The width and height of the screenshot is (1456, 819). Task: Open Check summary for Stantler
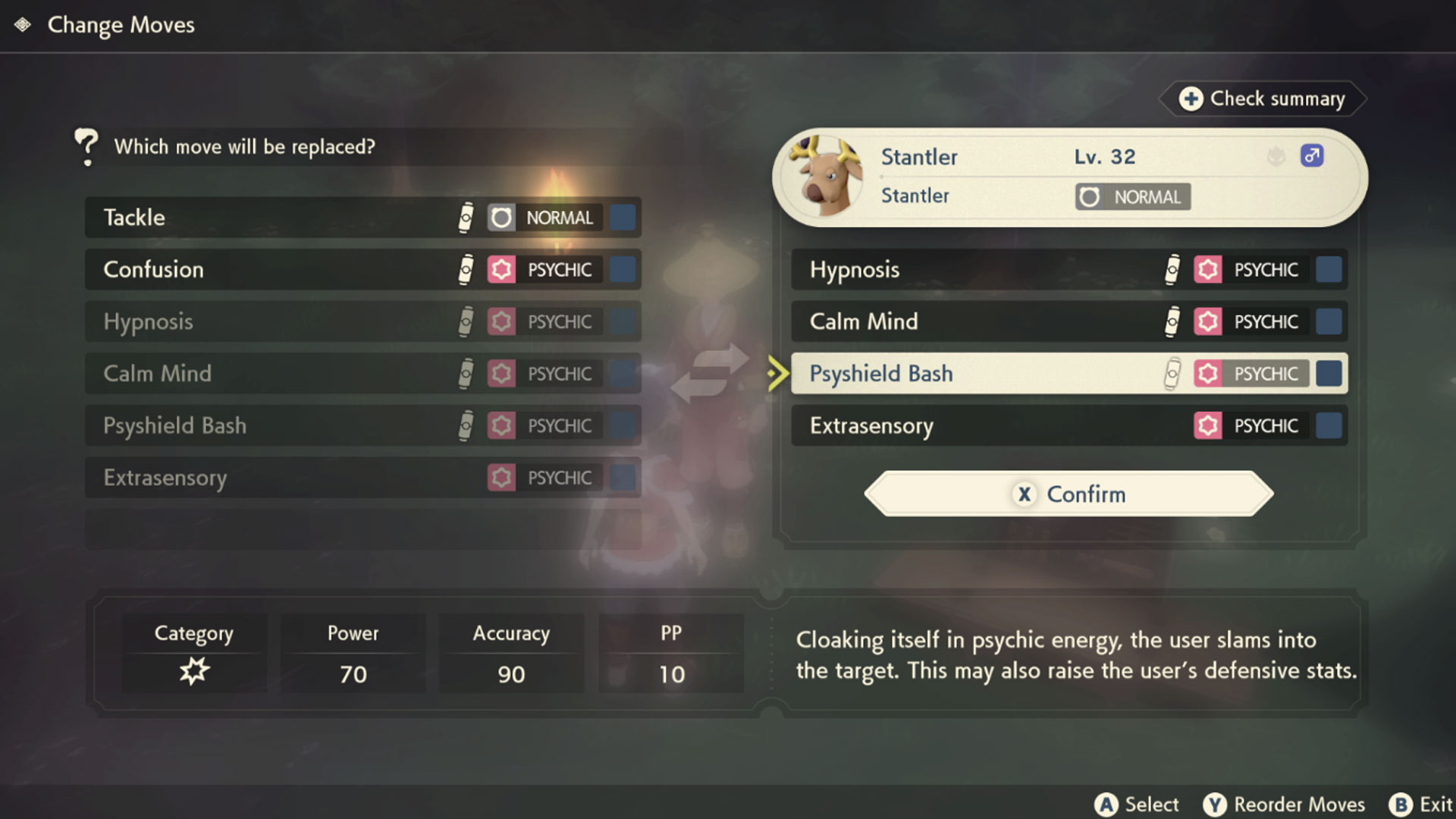1263,99
